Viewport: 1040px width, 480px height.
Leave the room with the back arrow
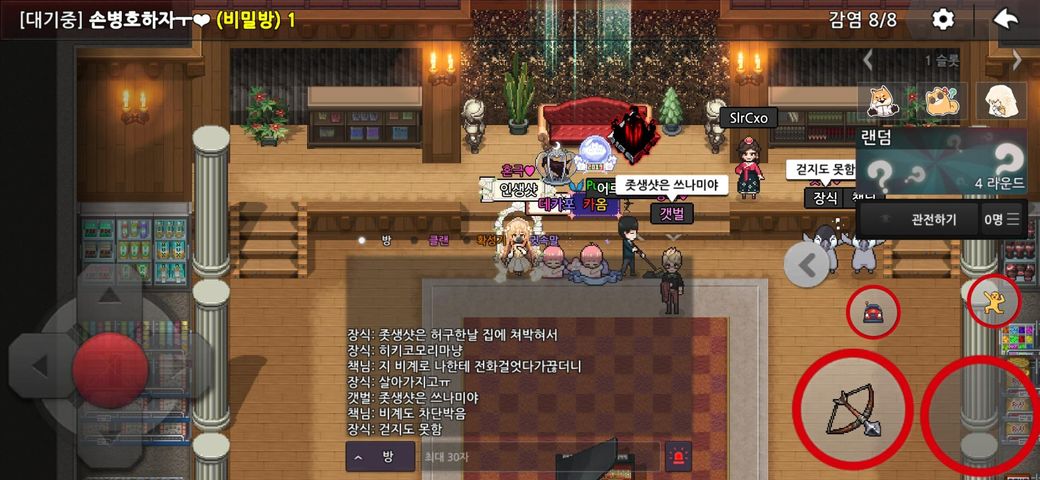1006,20
